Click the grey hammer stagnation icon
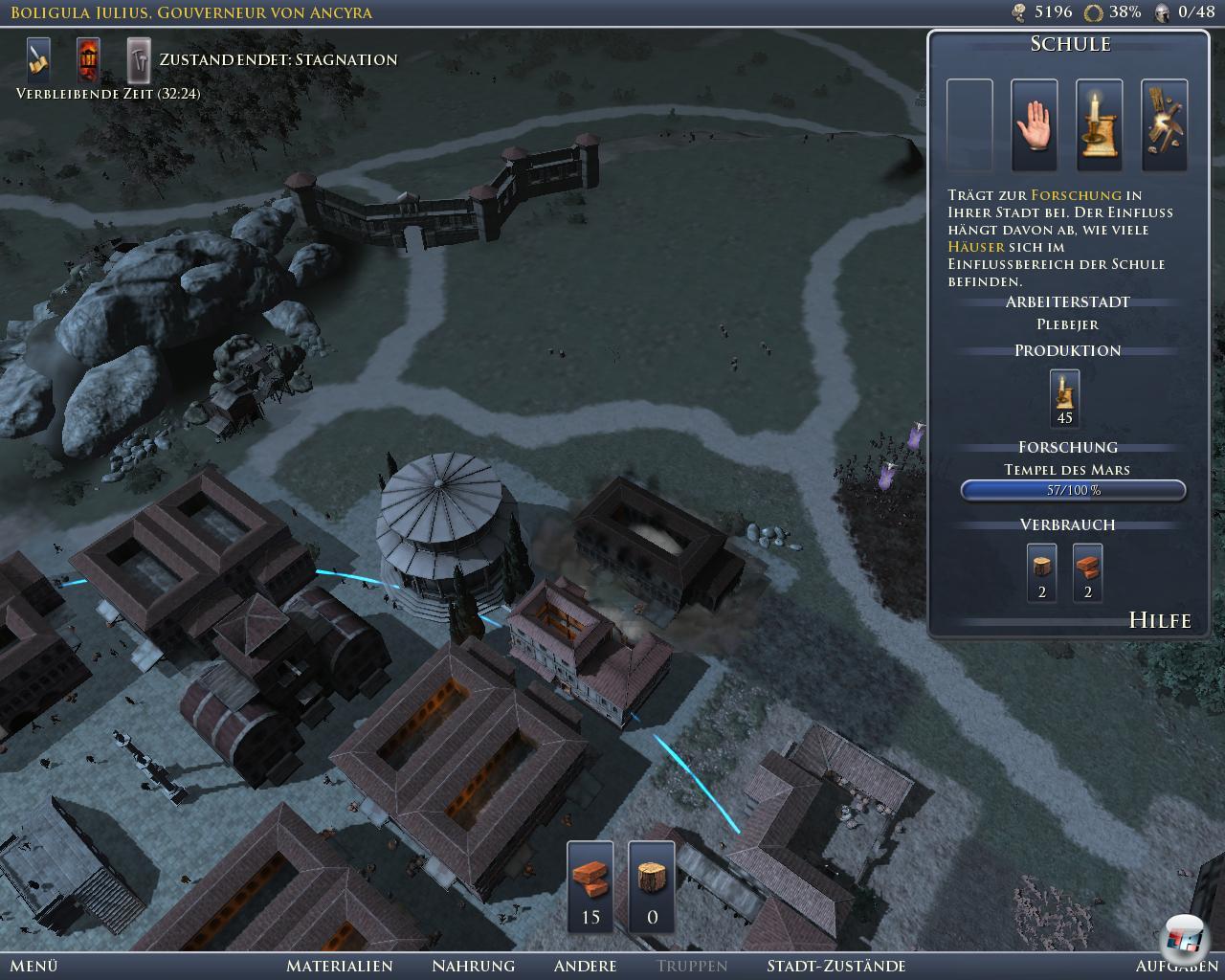Screen dimensions: 1225x980 pos(140,60)
